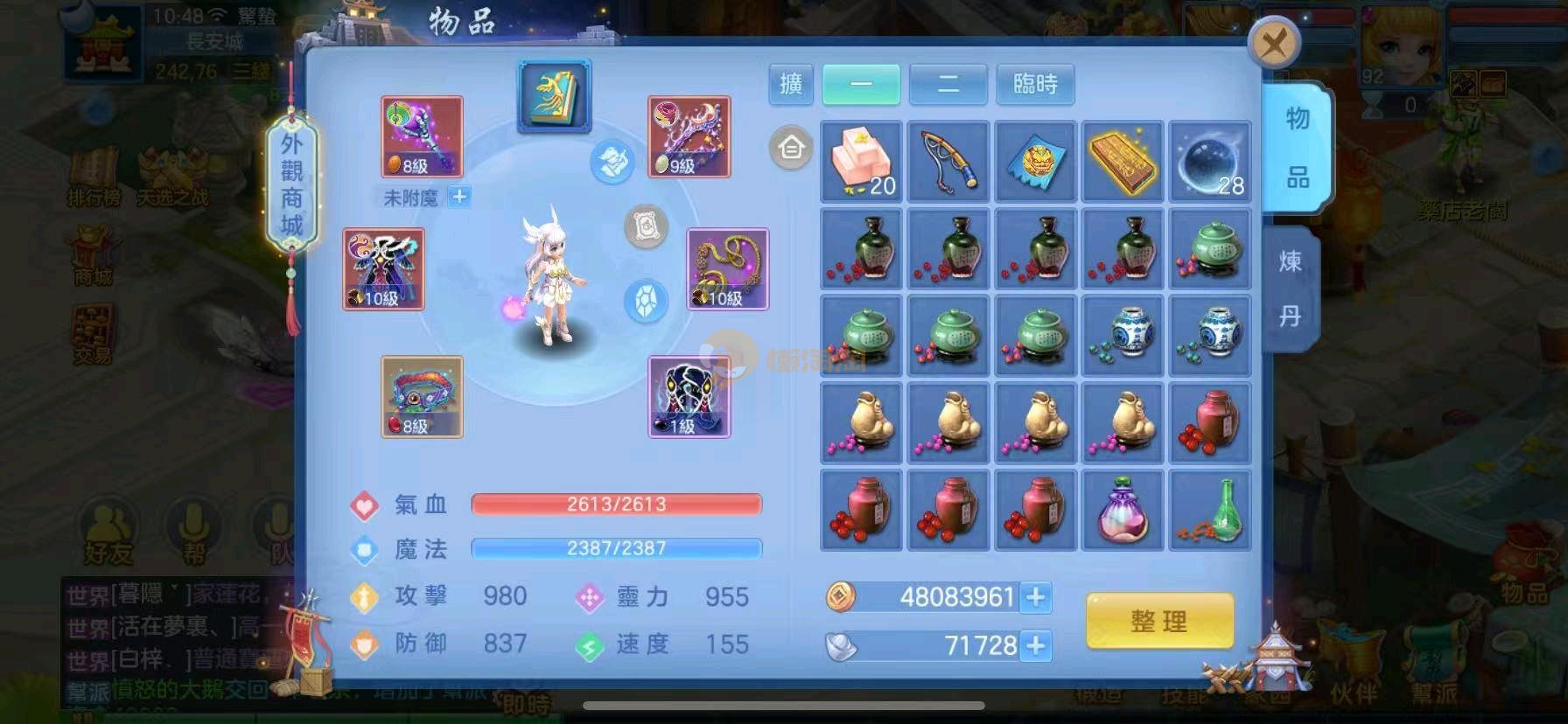Select the level 10 necklace slot

pos(727,269)
